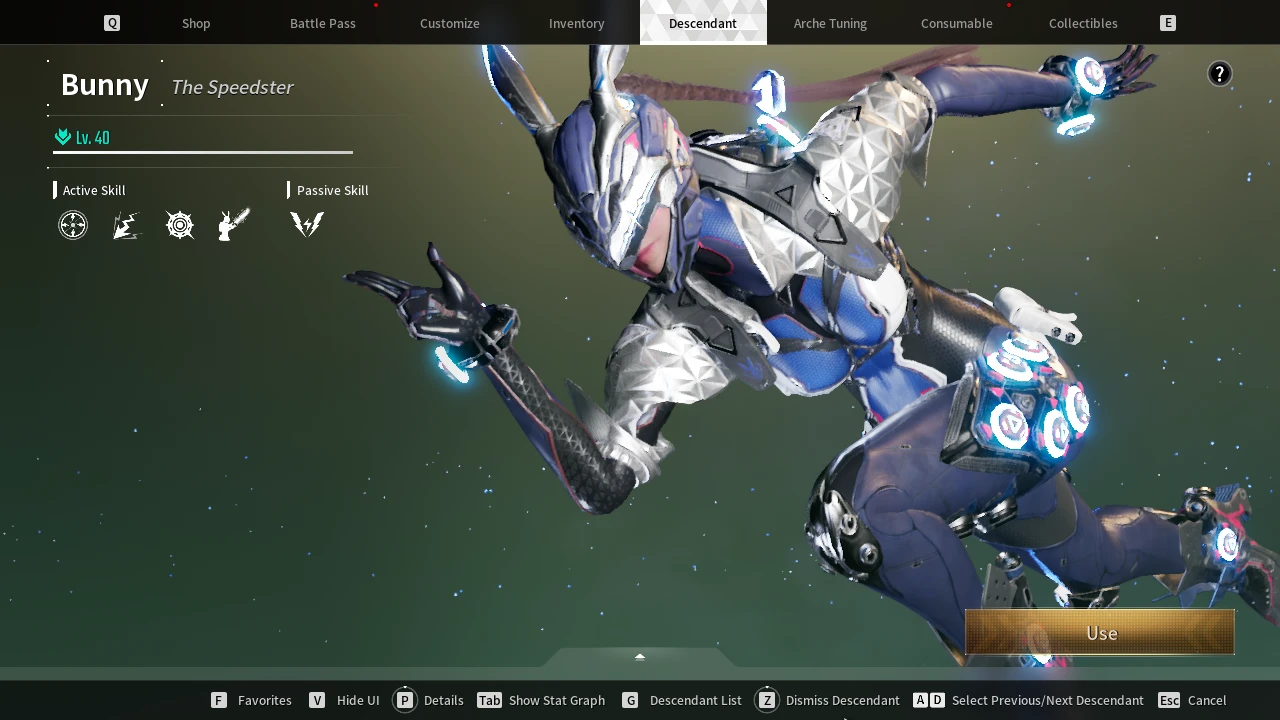Inspect the second lightning sprint skill icon
This screenshot has height=720, width=1280.
tap(126, 225)
